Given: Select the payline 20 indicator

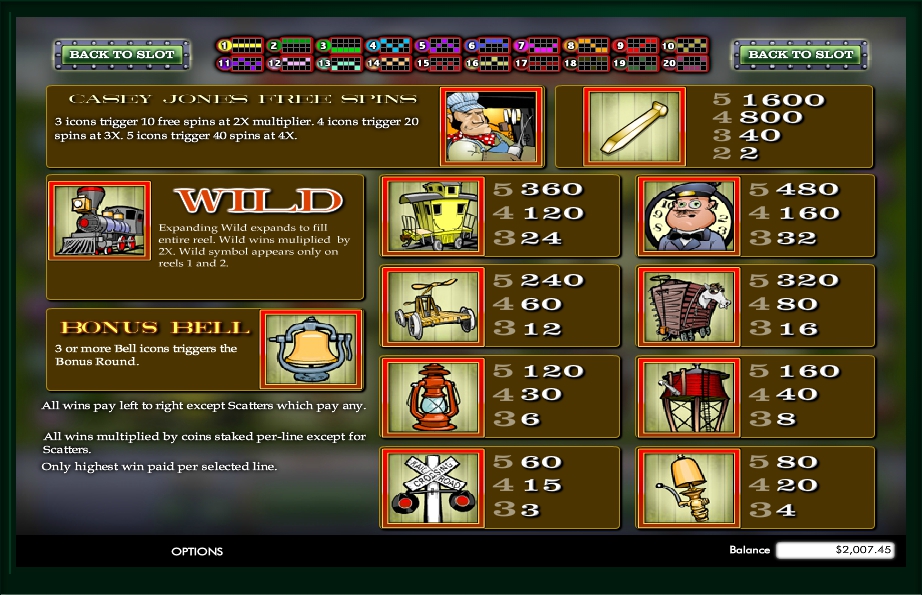Looking at the screenshot, I should tap(684, 63).
